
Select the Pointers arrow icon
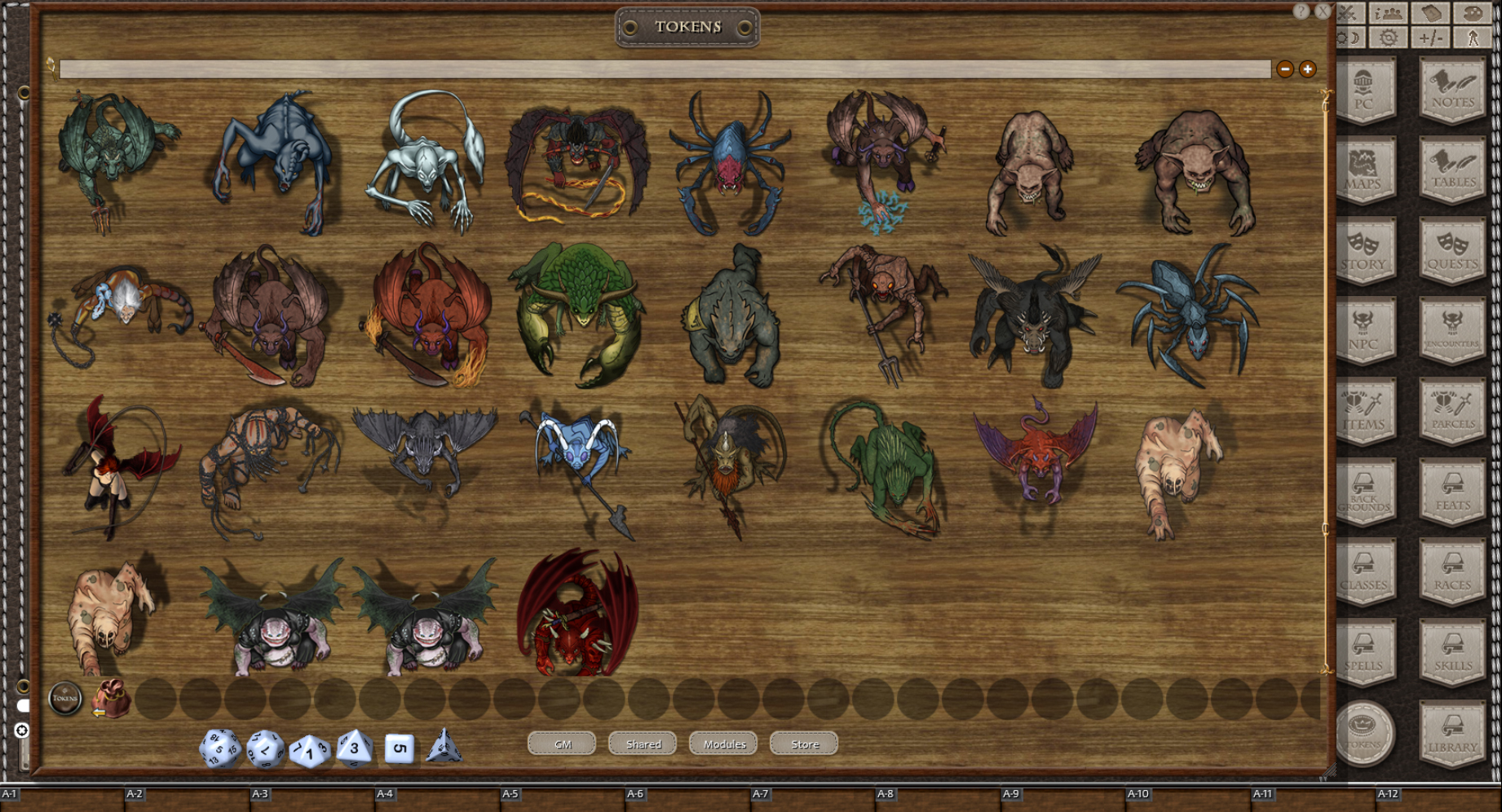(x=1473, y=37)
